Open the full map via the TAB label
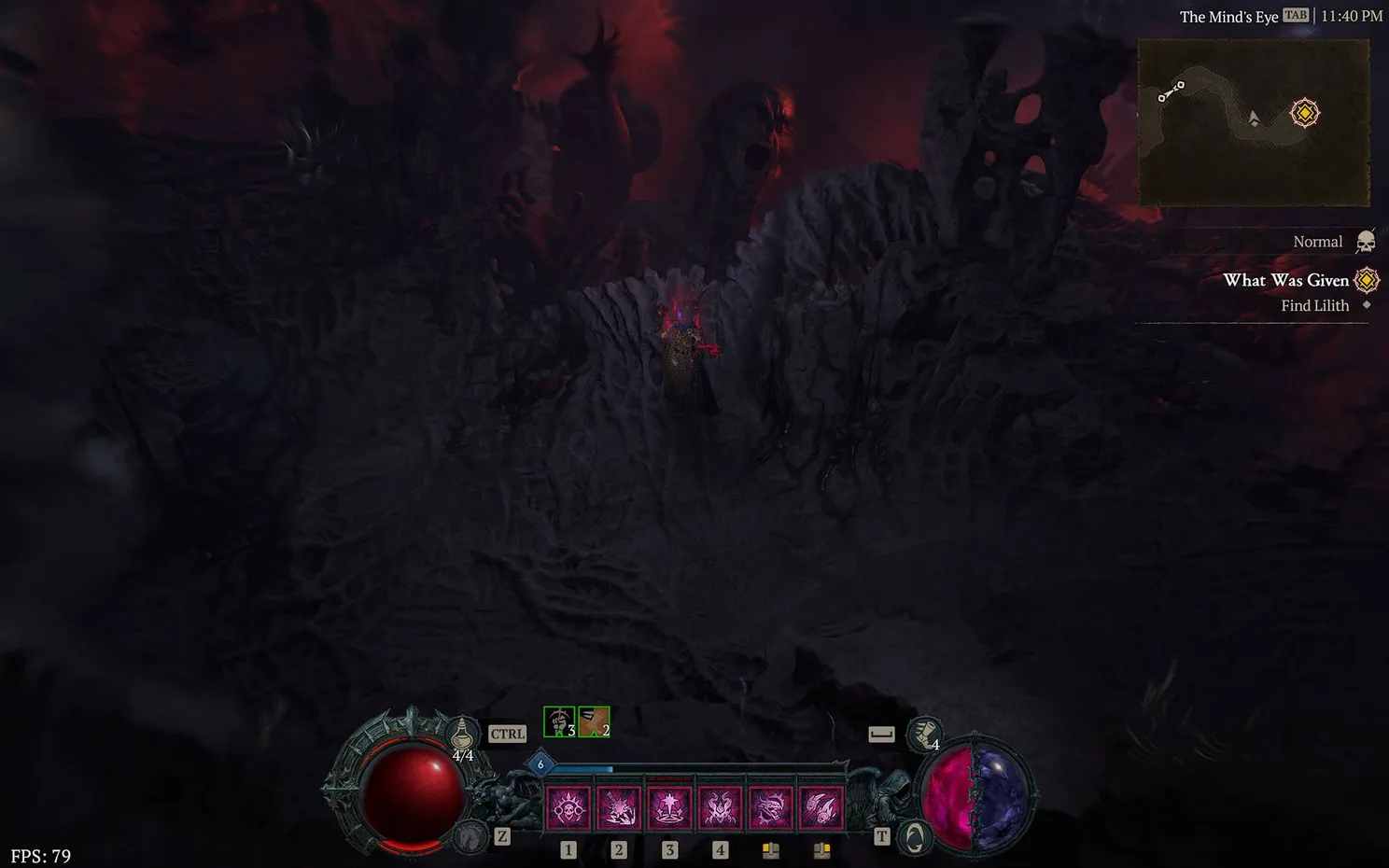The height and width of the screenshot is (868, 1389). coord(1294,16)
